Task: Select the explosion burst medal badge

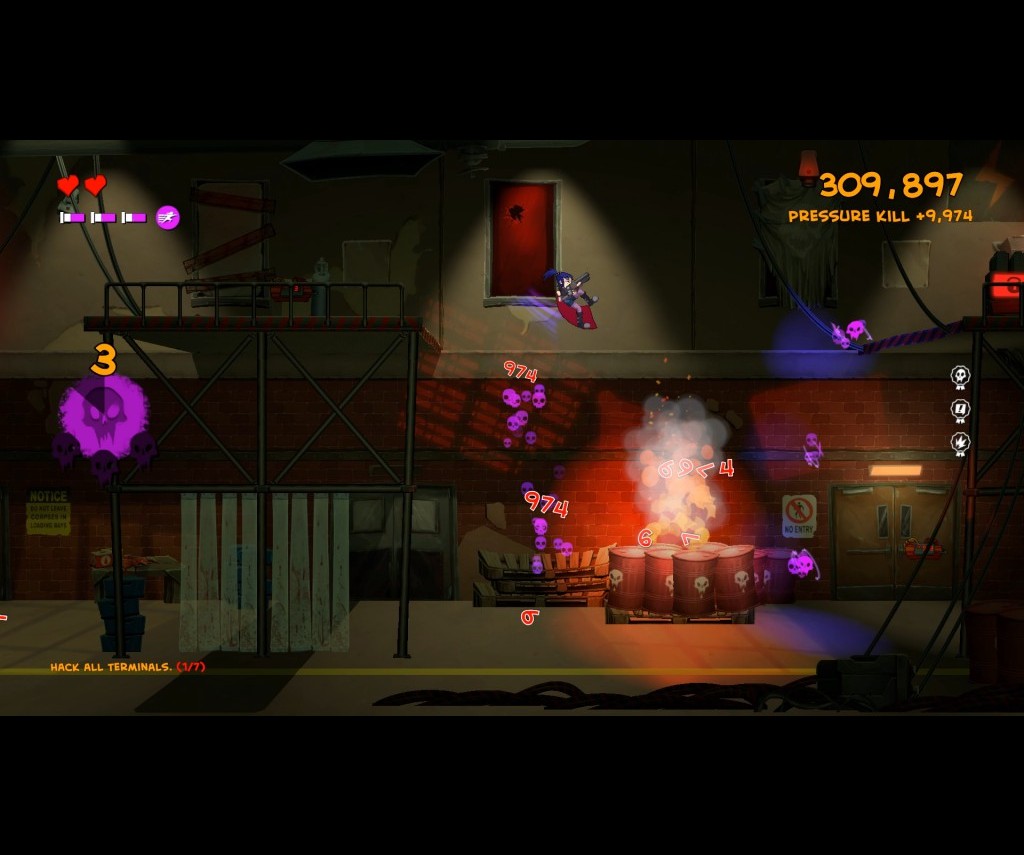Action: (x=960, y=443)
